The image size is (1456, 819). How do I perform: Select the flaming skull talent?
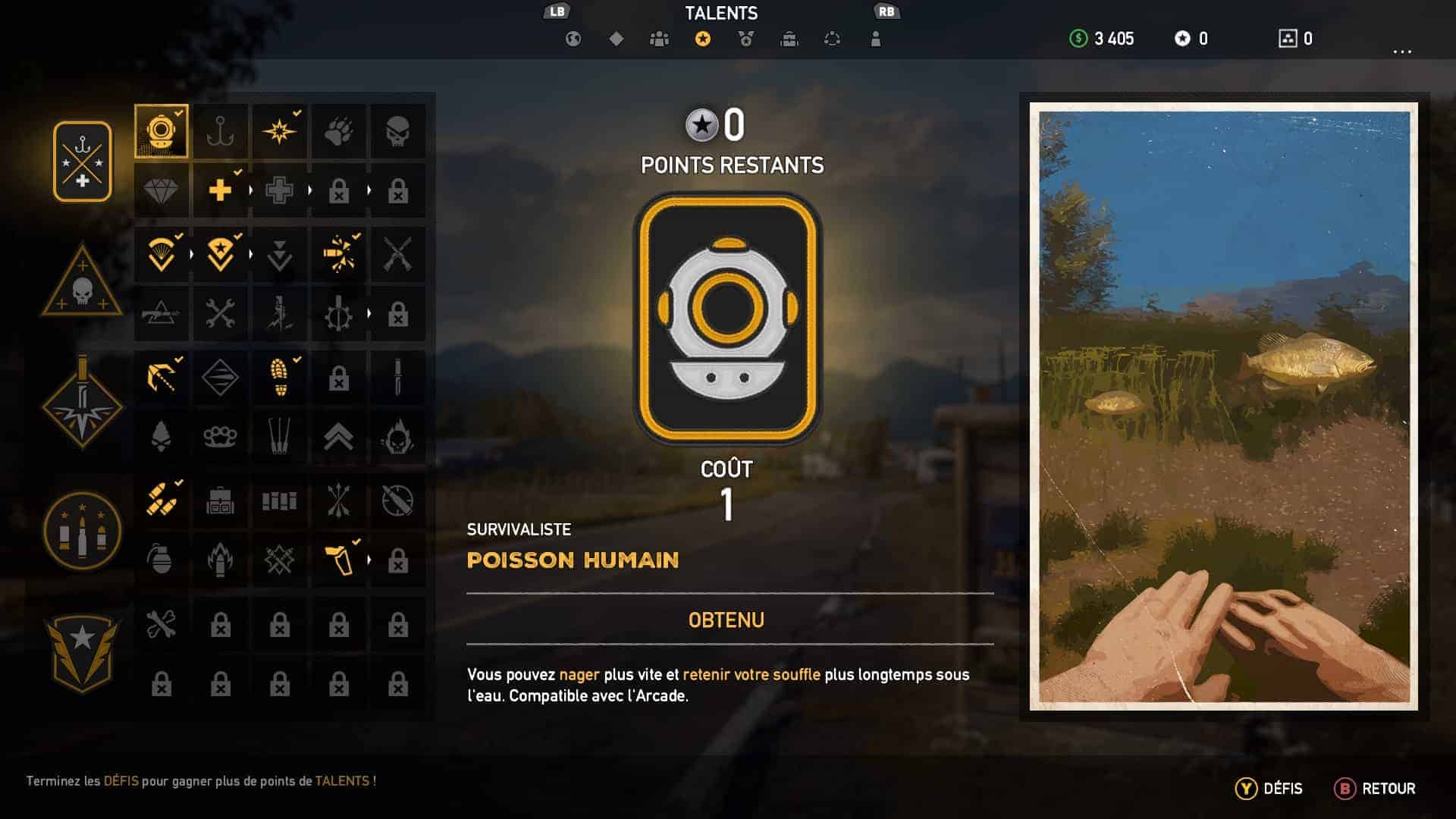[x=397, y=437]
